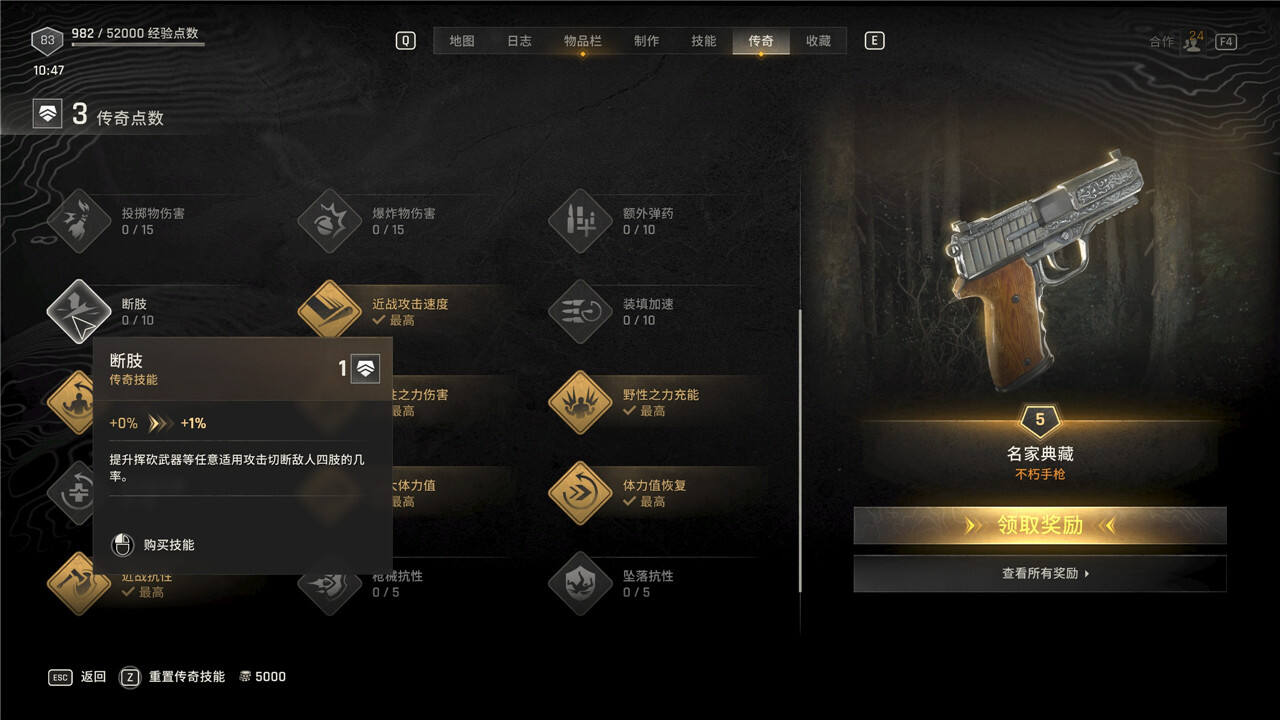Image resolution: width=1280 pixels, height=720 pixels.
Task: Open the 技能 tab
Action: tap(703, 41)
